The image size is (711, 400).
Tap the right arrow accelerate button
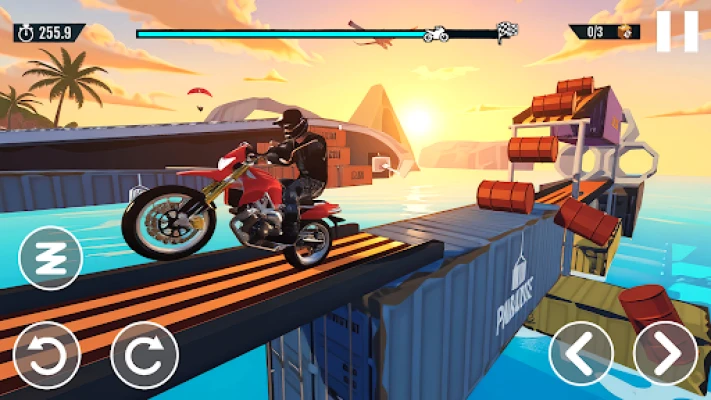pyautogui.click(x=667, y=353)
